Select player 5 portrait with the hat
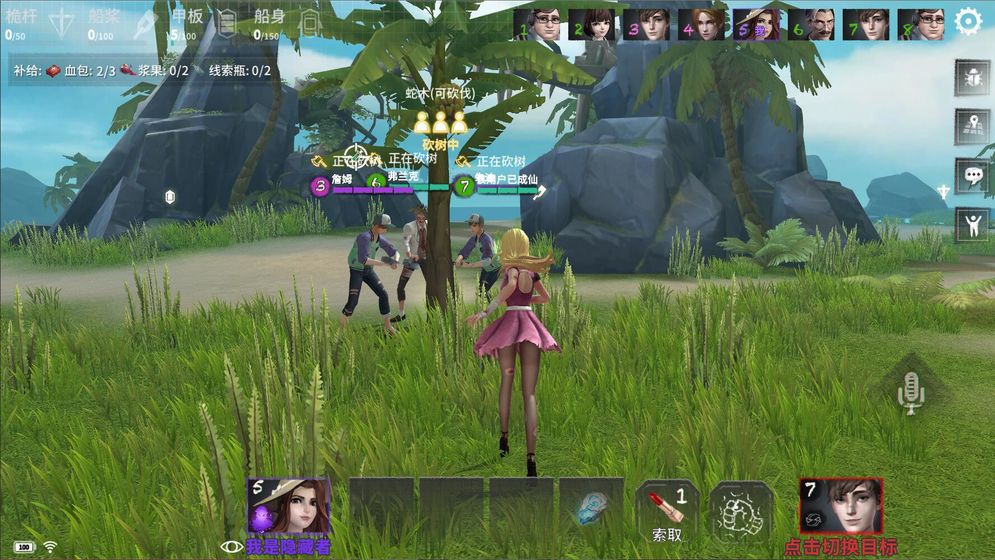 [x=757, y=23]
